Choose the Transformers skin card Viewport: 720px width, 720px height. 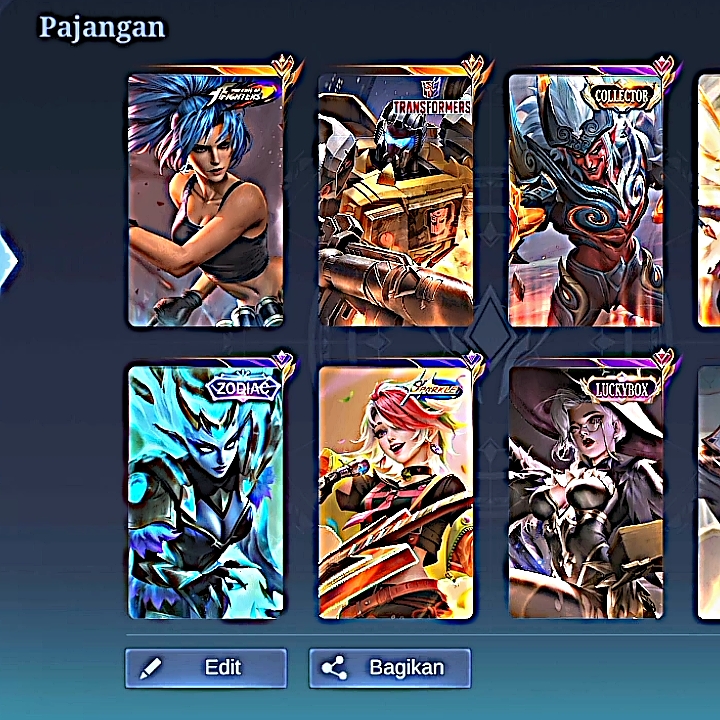[x=396, y=200]
